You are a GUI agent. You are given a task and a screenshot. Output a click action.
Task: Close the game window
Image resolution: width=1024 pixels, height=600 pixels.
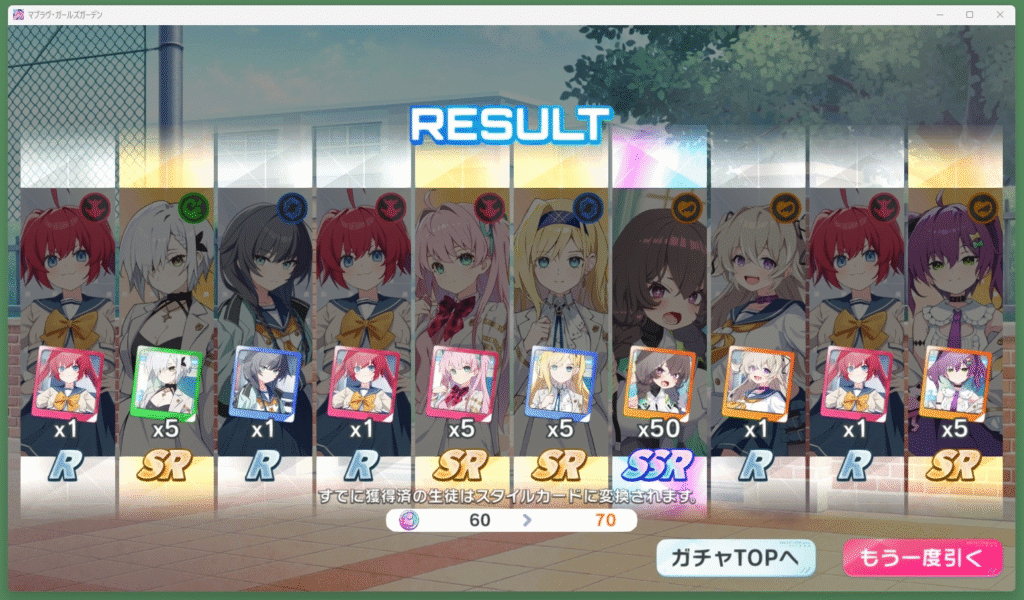(x=1001, y=14)
